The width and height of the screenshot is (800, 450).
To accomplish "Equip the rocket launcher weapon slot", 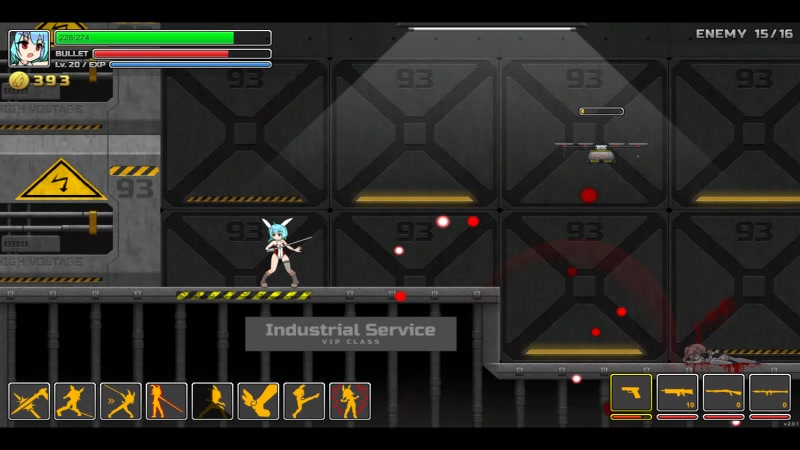I will [770, 392].
